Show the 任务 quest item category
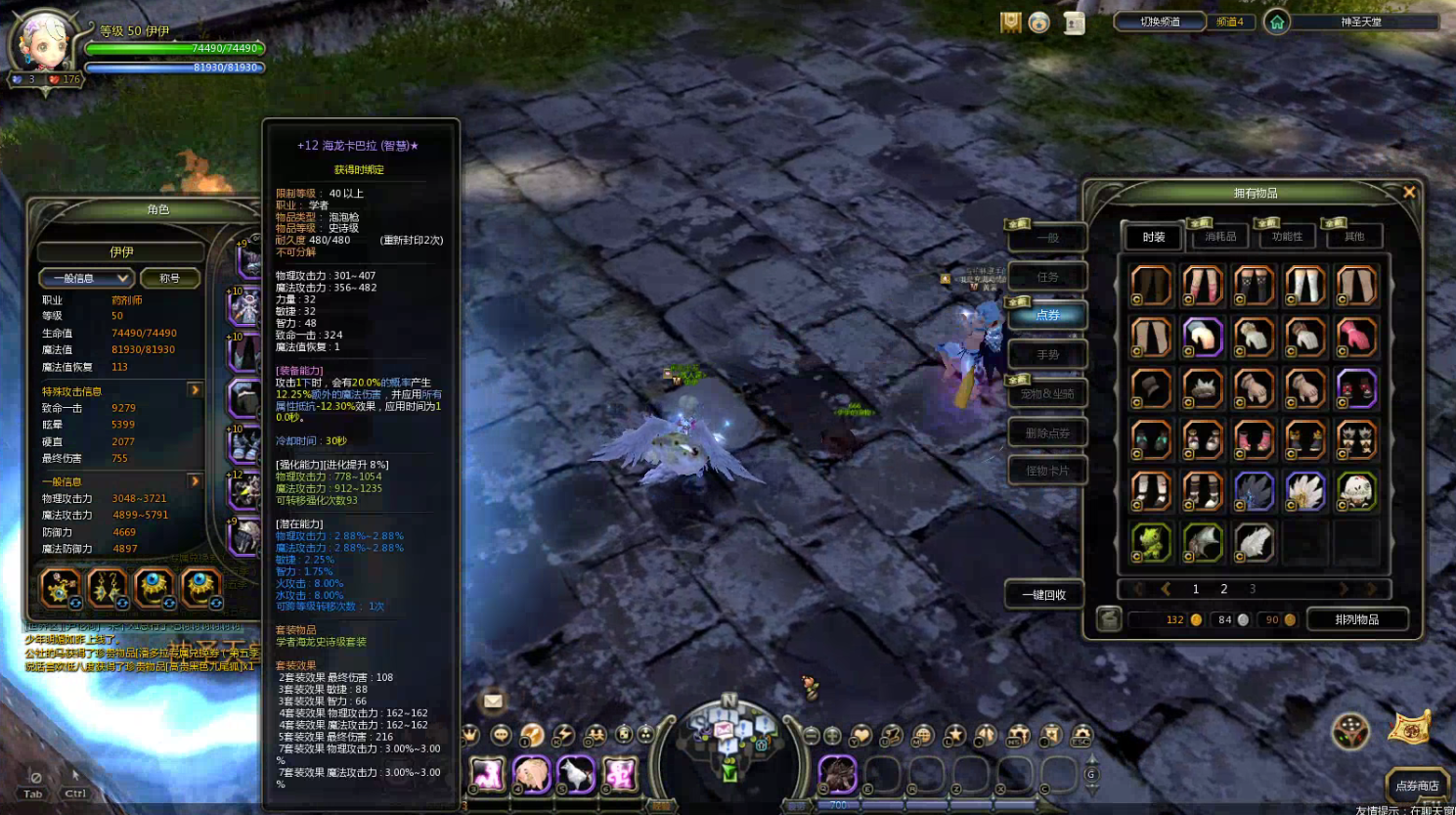Viewport: 1456px width, 815px height. 1047,277
